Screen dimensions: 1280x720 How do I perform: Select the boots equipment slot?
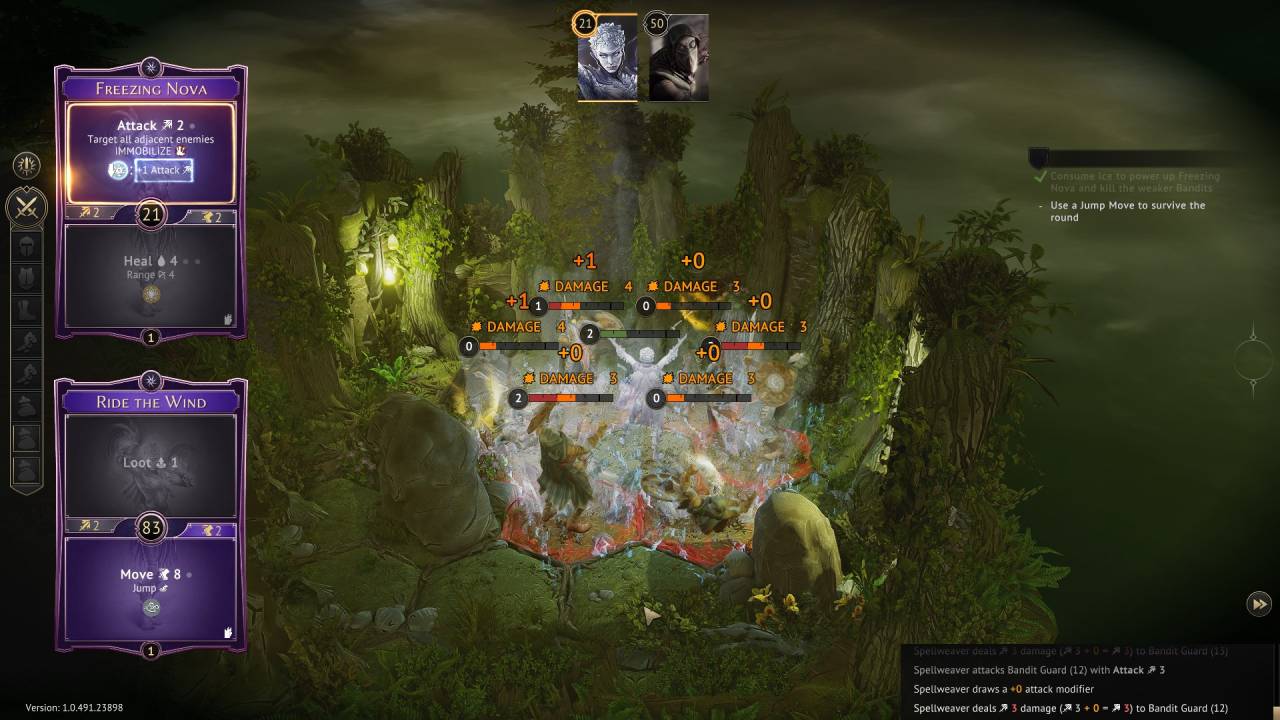pos(27,310)
